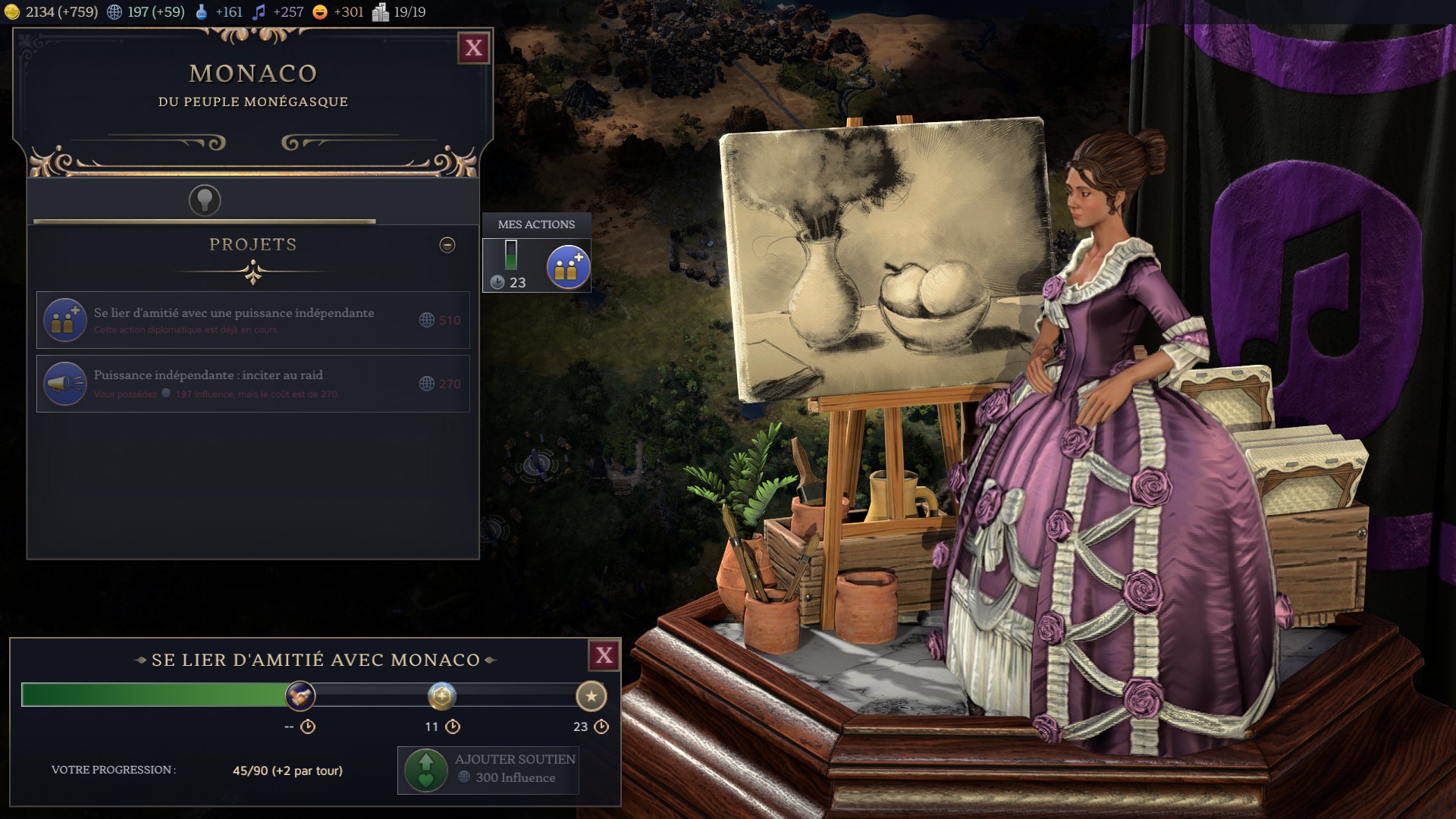1456x819 pixels.
Task: Click Ajouter Soutien for 300 Influence
Action: click(x=488, y=770)
